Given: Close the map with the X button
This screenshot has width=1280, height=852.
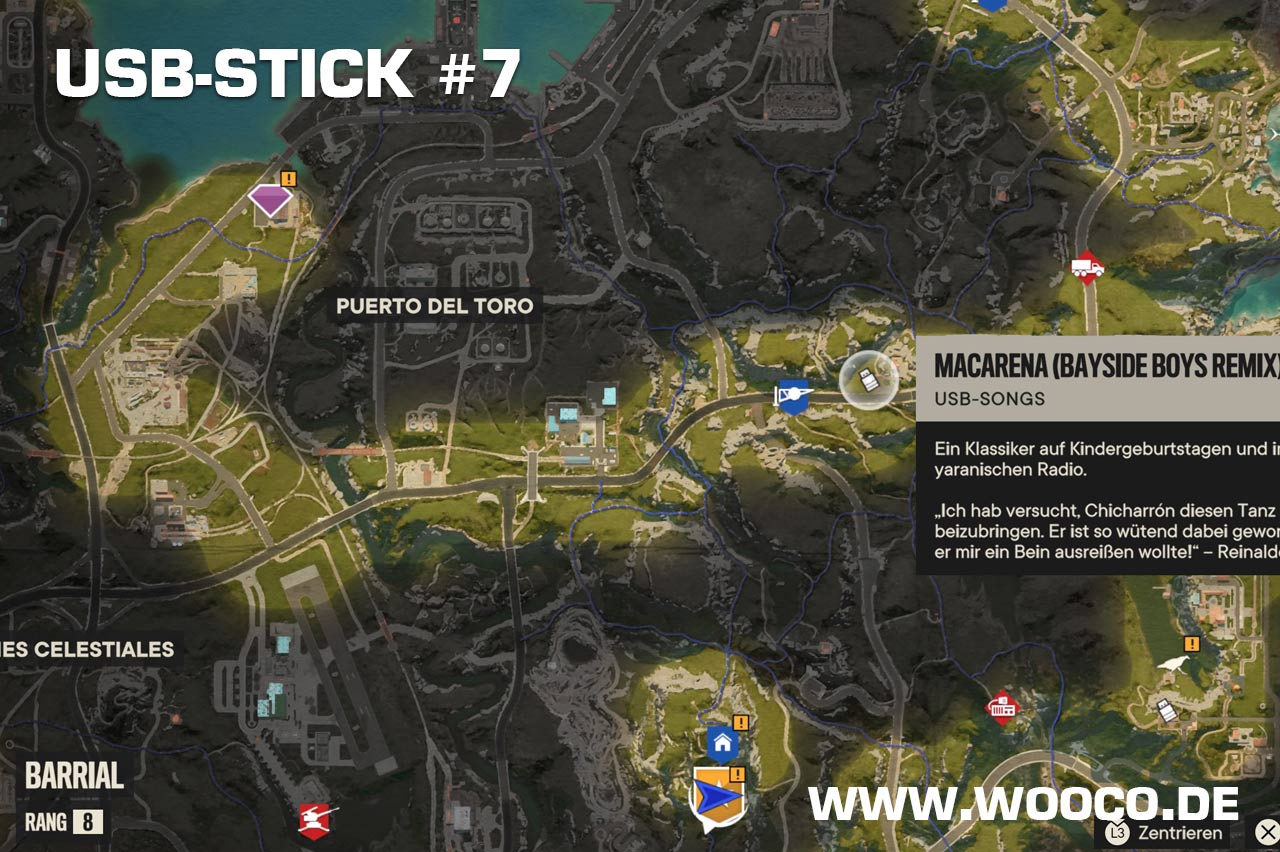Looking at the screenshot, I should (x=1266, y=832).
